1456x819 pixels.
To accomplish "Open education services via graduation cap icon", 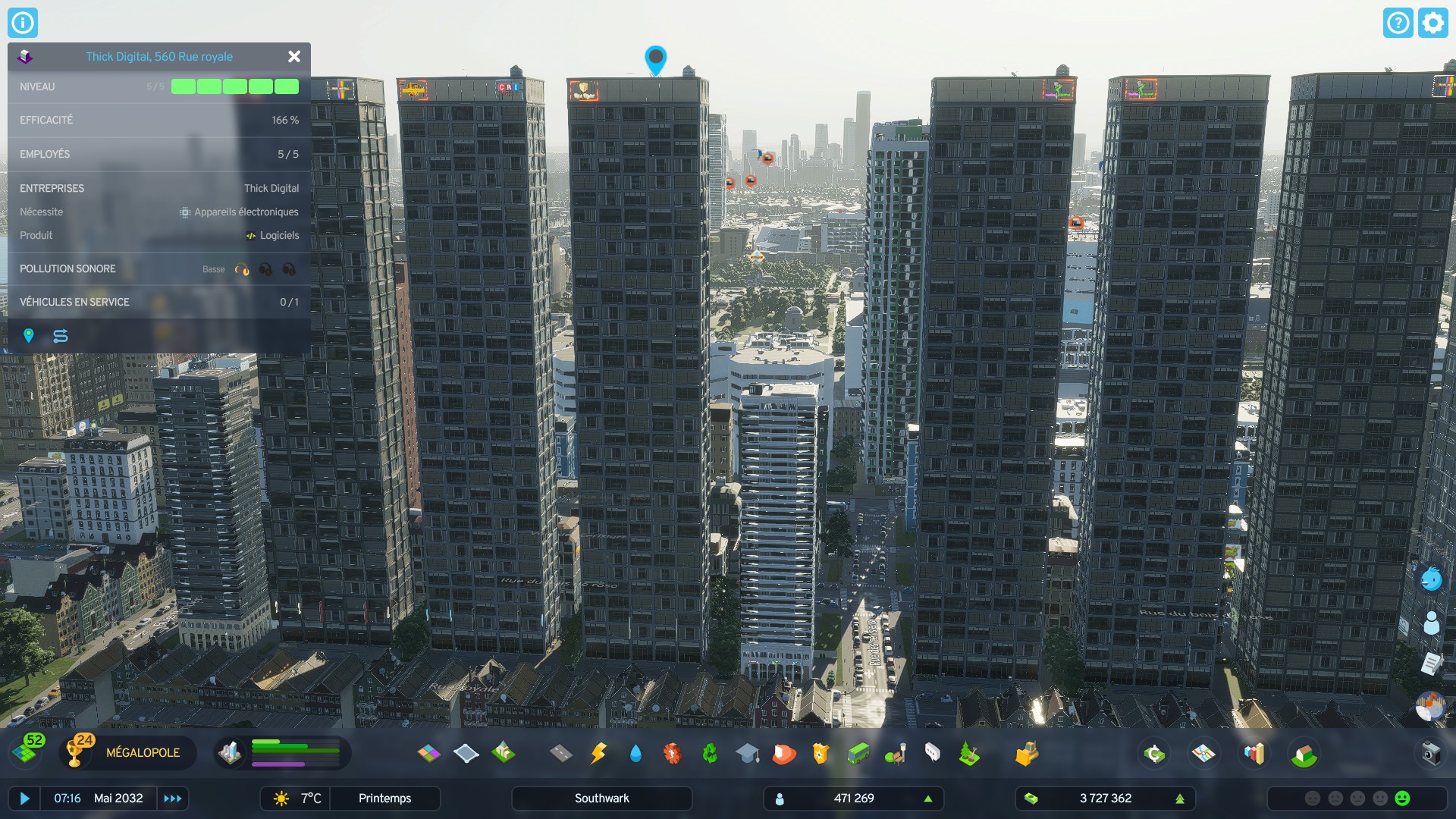I will [747, 753].
